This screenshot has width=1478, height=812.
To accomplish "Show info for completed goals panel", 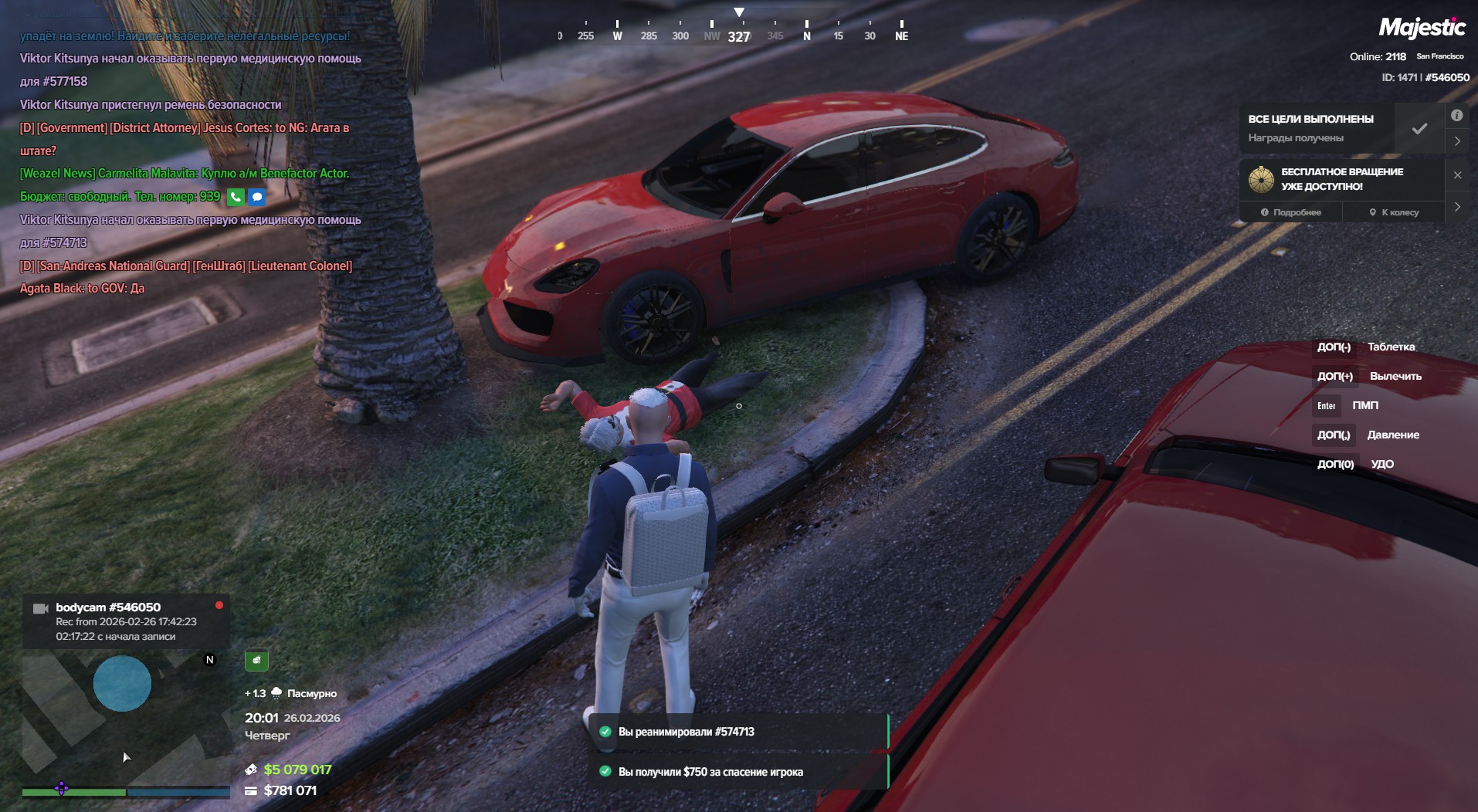I will click(1456, 116).
